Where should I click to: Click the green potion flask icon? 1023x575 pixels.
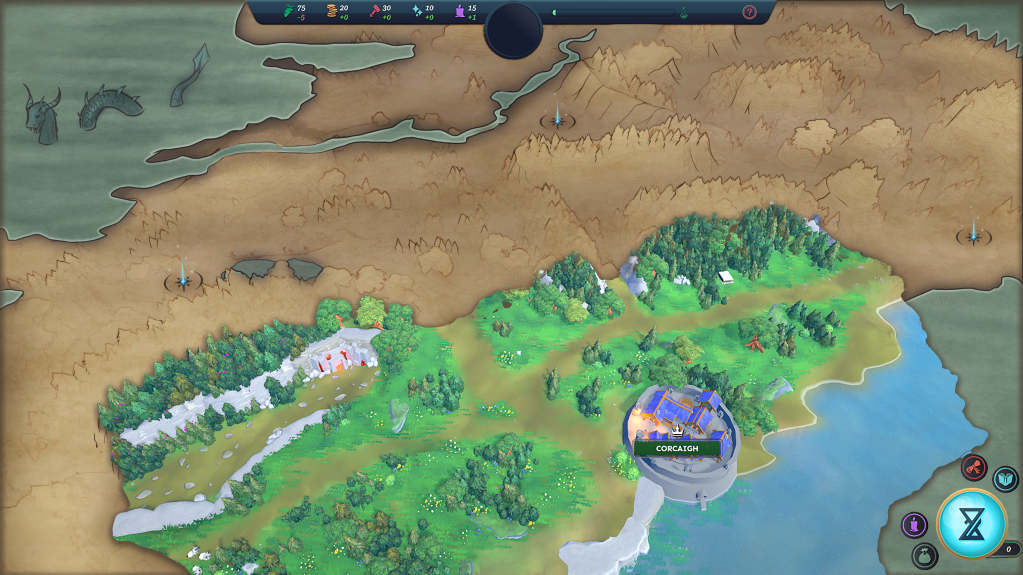pos(684,13)
